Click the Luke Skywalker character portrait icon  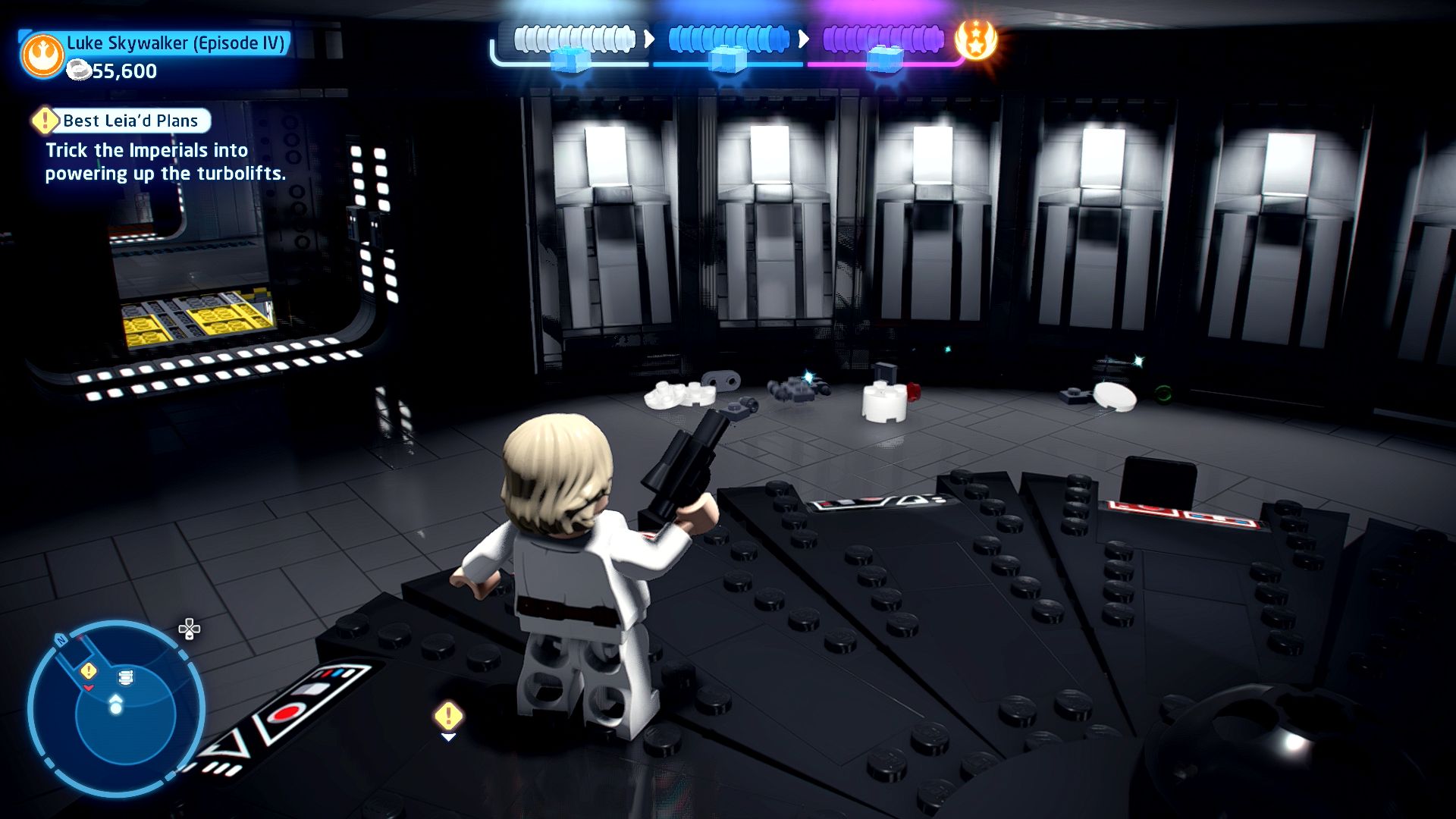pyautogui.click(x=42, y=55)
